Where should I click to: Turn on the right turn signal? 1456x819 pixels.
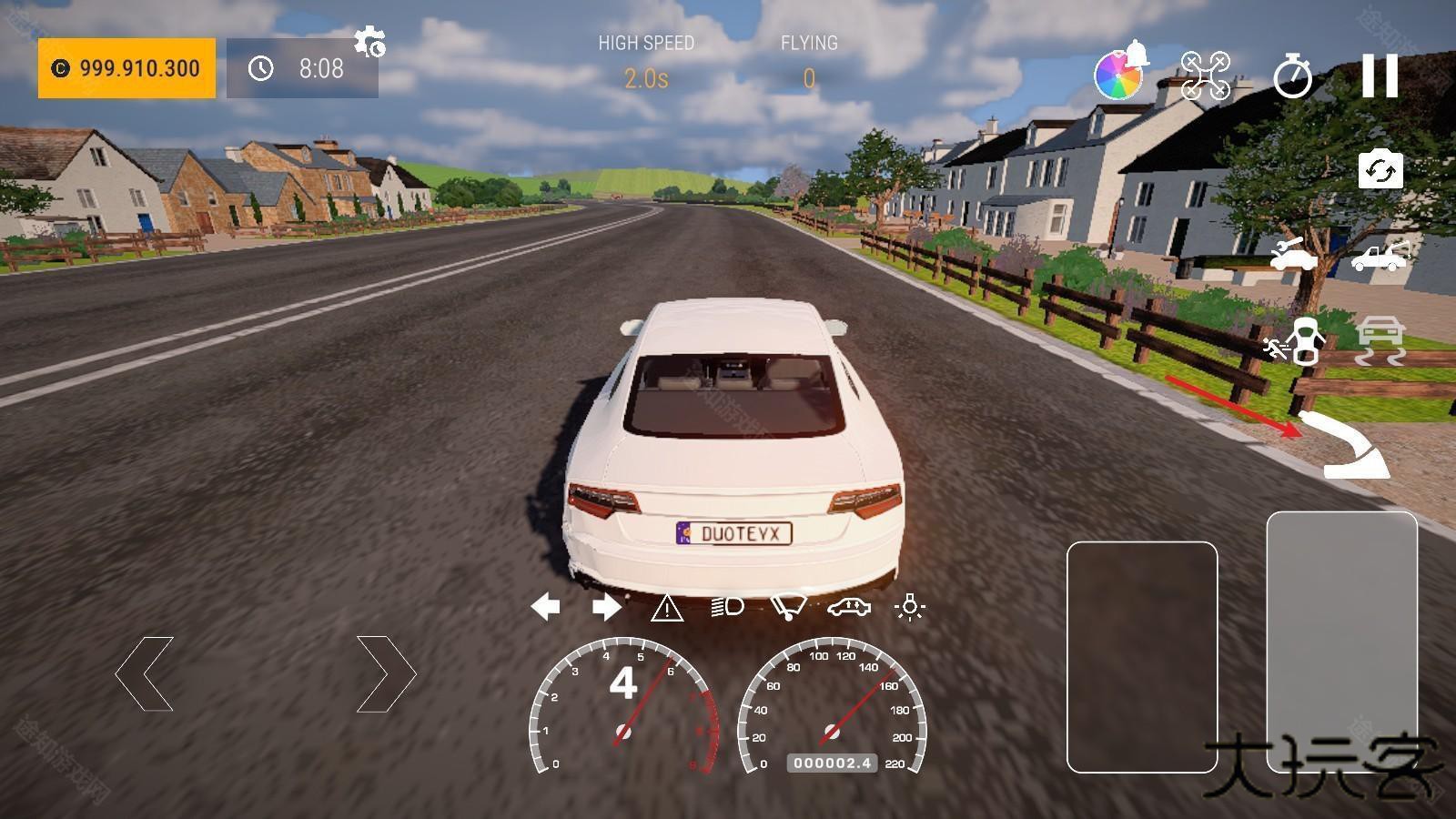point(606,606)
